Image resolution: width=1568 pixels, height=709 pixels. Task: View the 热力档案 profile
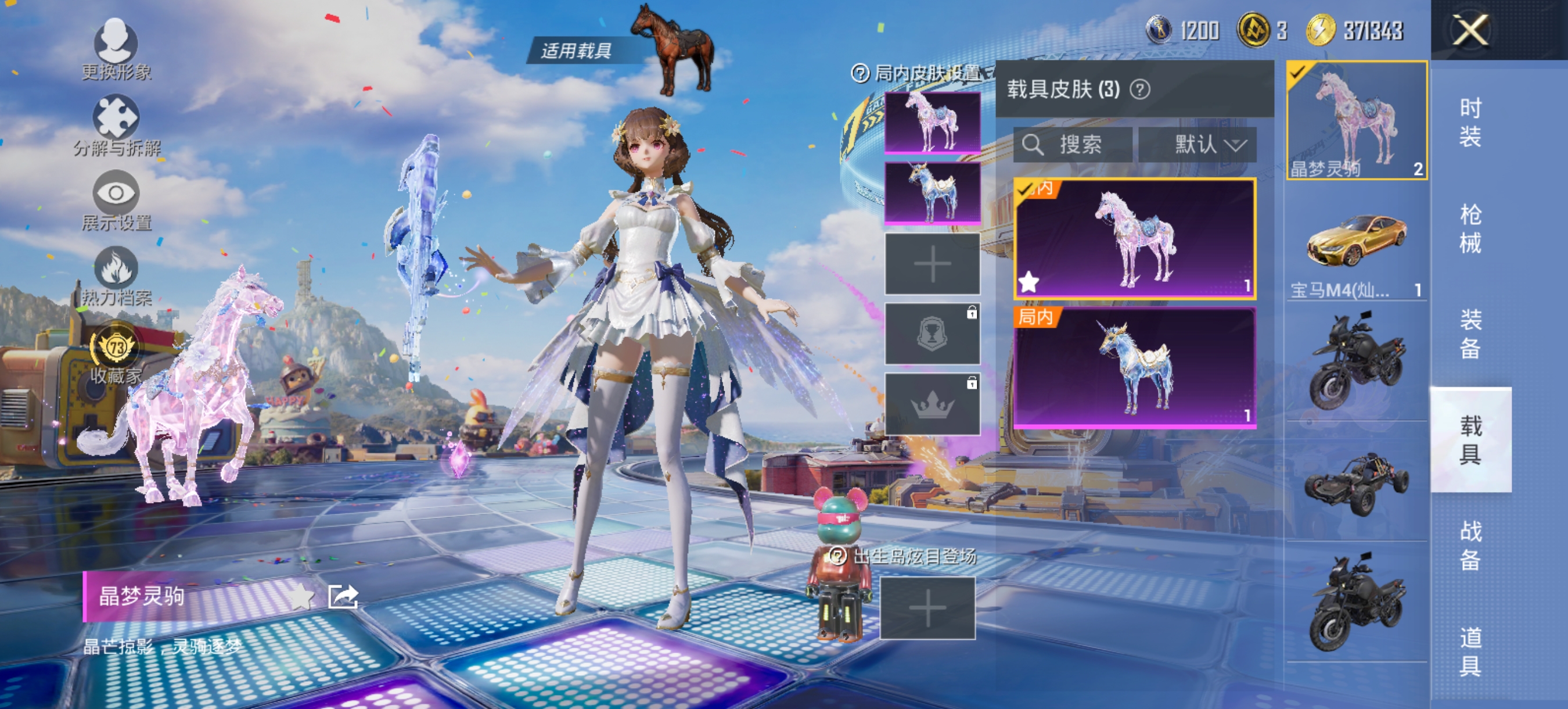117,268
